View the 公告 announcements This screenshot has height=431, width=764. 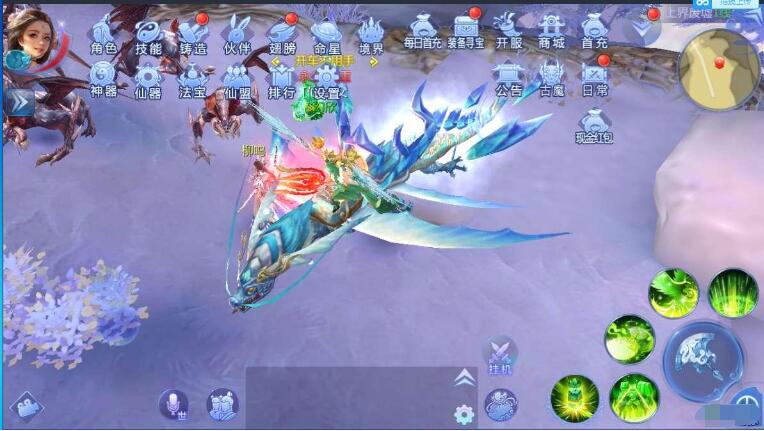(509, 76)
